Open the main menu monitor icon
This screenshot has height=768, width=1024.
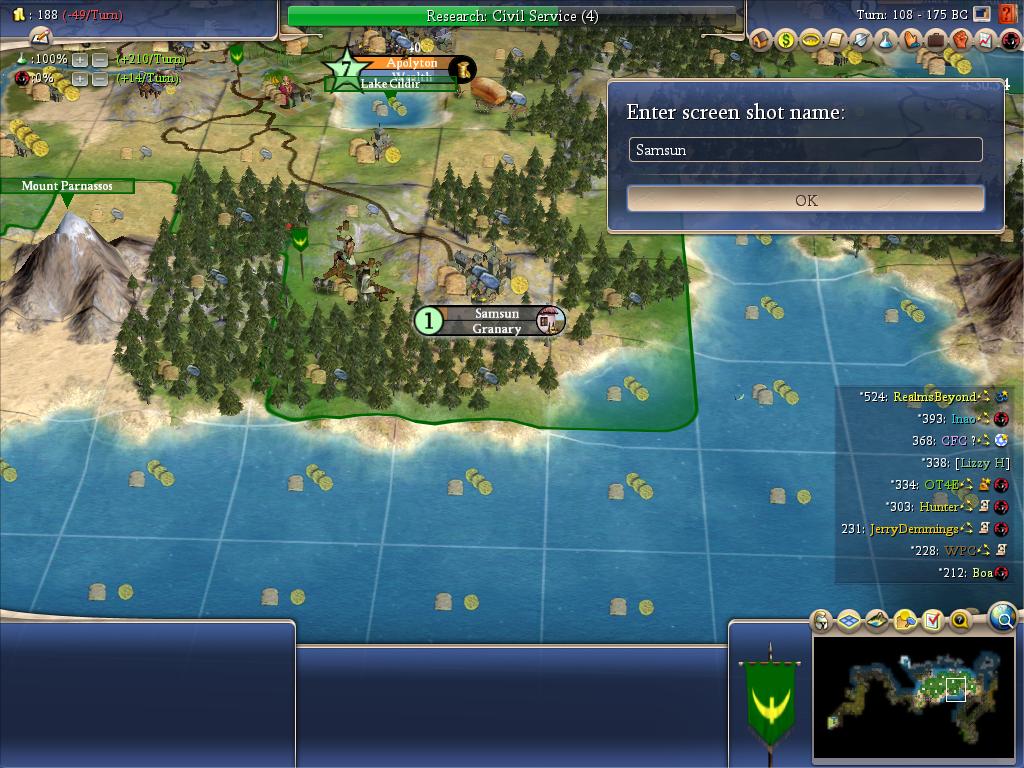point(983,15)
